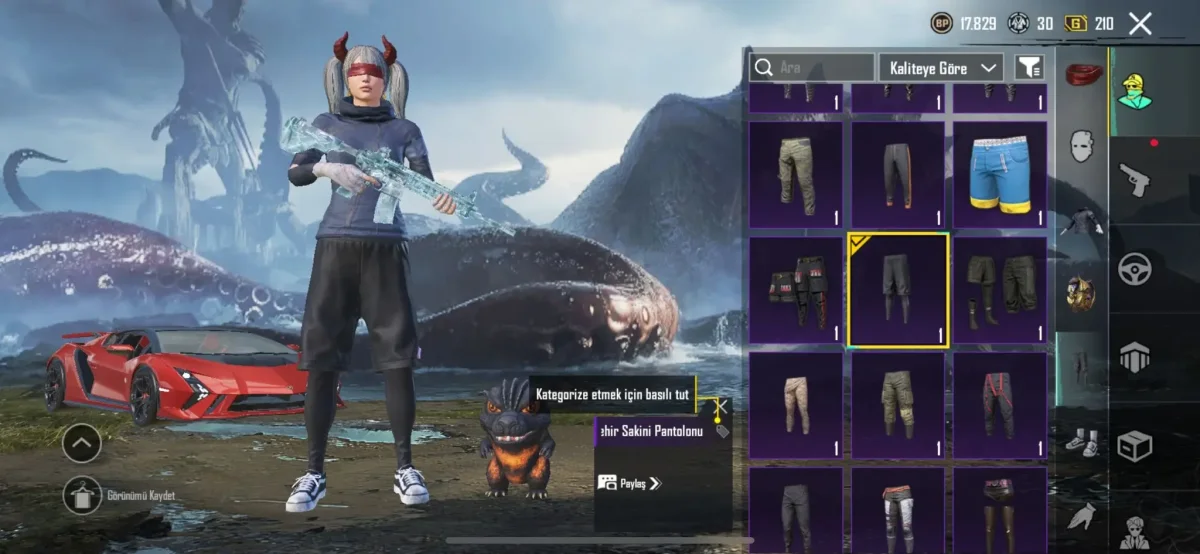Select the red headband headwear category

pos(1081,74)
